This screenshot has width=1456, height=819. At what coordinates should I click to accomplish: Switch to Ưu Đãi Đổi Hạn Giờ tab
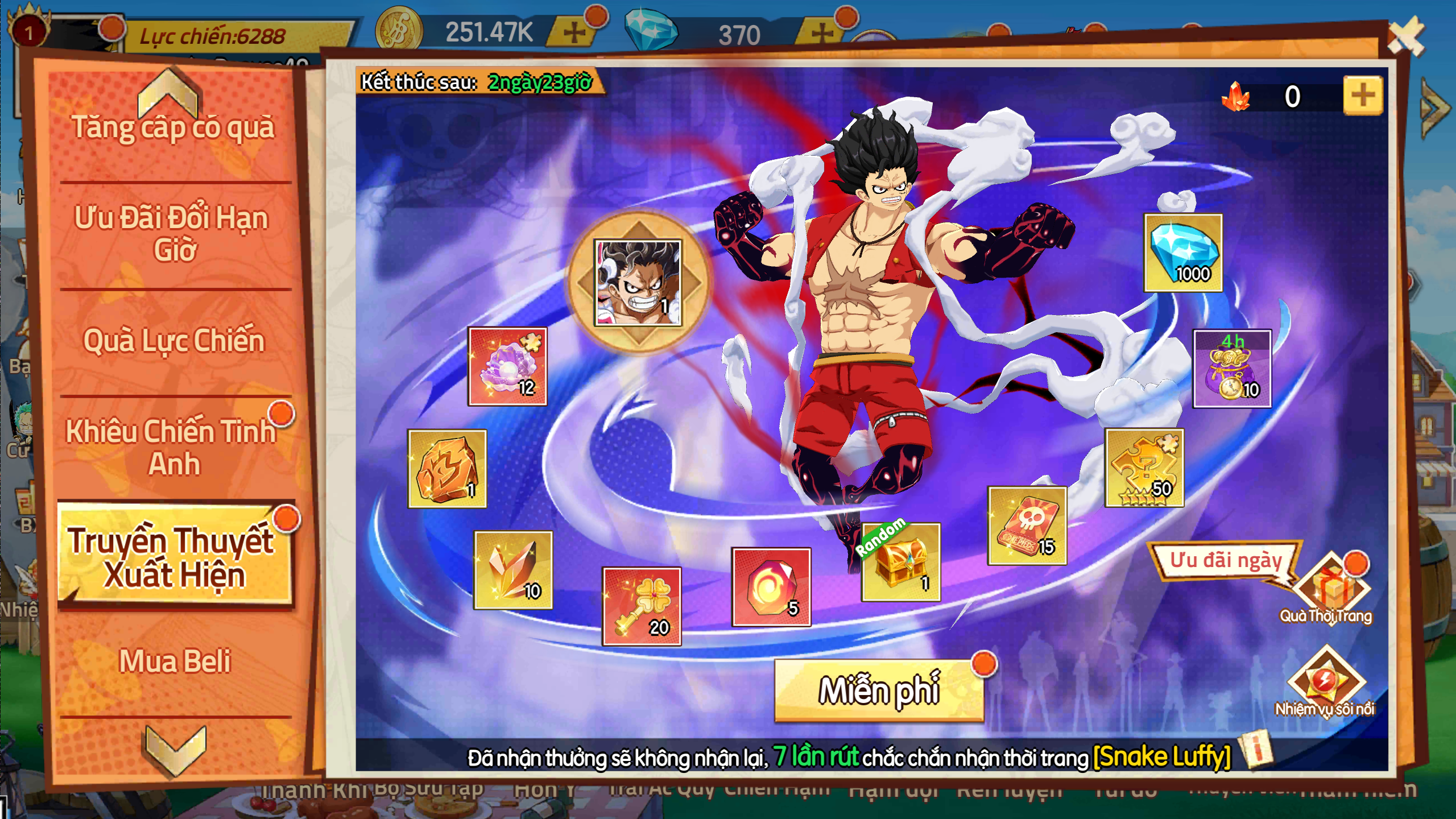pos(172,233)
